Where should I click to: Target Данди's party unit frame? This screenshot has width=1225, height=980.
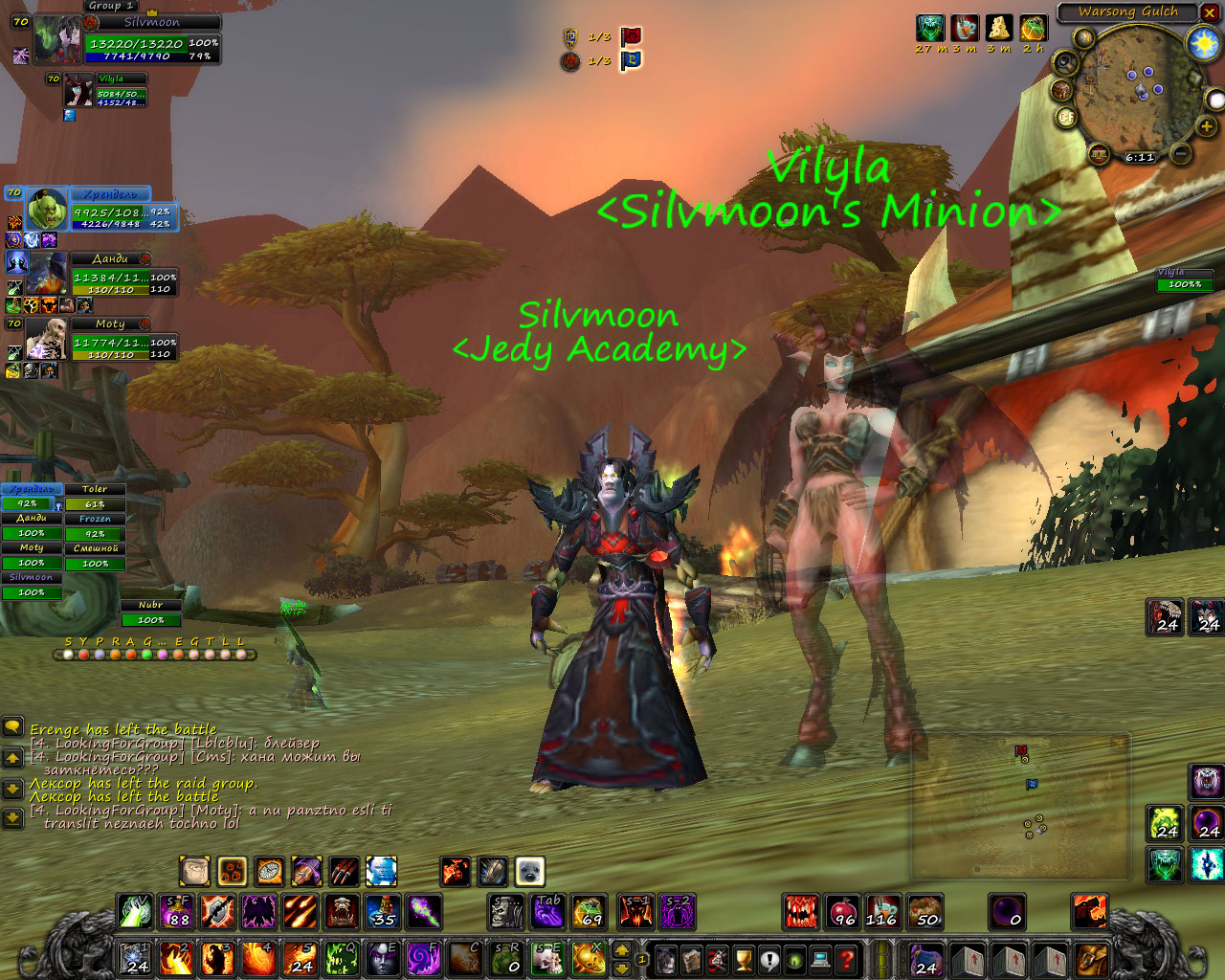click(x=45, y=275)
